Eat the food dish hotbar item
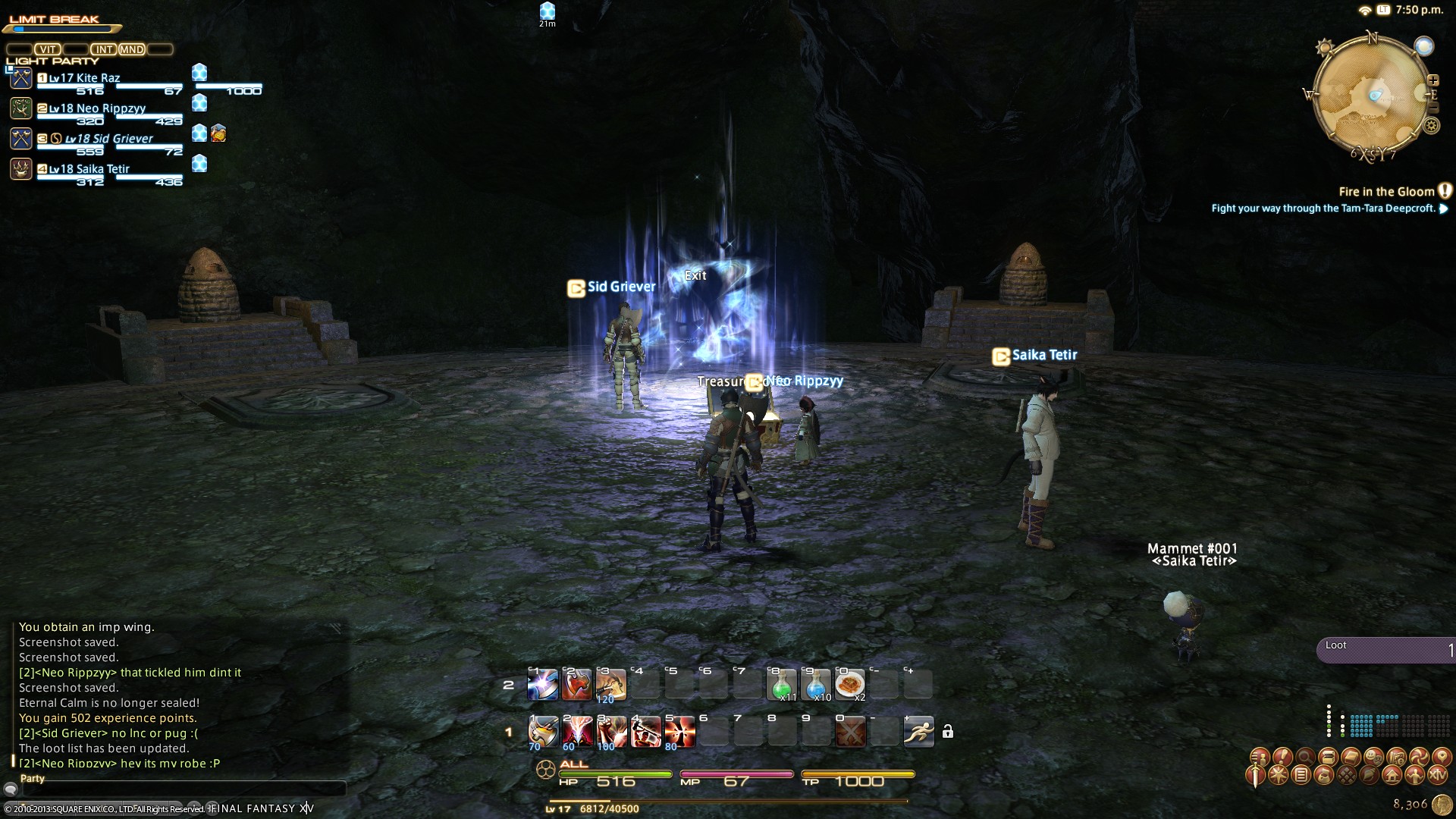Image resolution: width=1456 pixels, height=819 pixels. point(850,684)
